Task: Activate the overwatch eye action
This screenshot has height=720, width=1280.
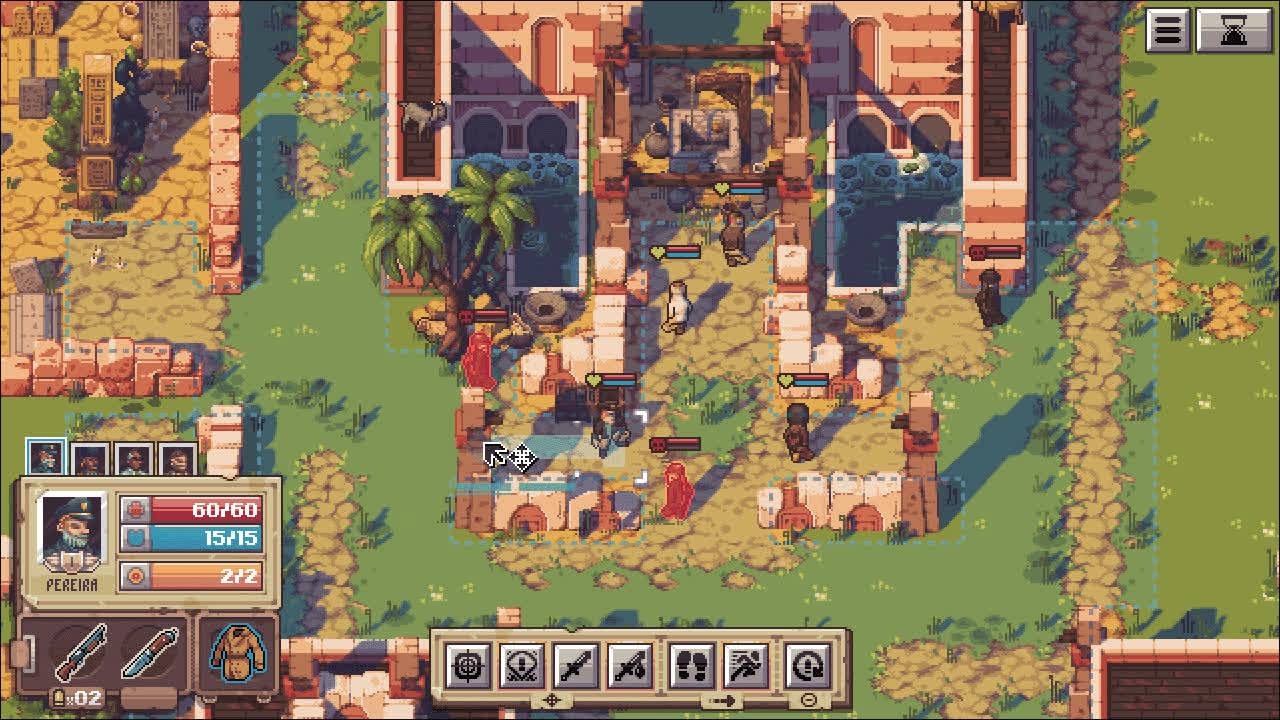Action: pyautogui.click(x=521, y=665)
